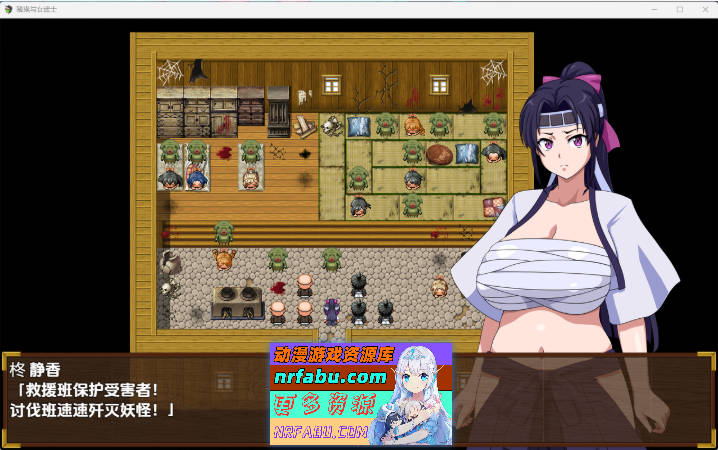Image resolution: width=718 pixels, height=450 pixels.
Task: Maximize the game window
Action: 679,9
